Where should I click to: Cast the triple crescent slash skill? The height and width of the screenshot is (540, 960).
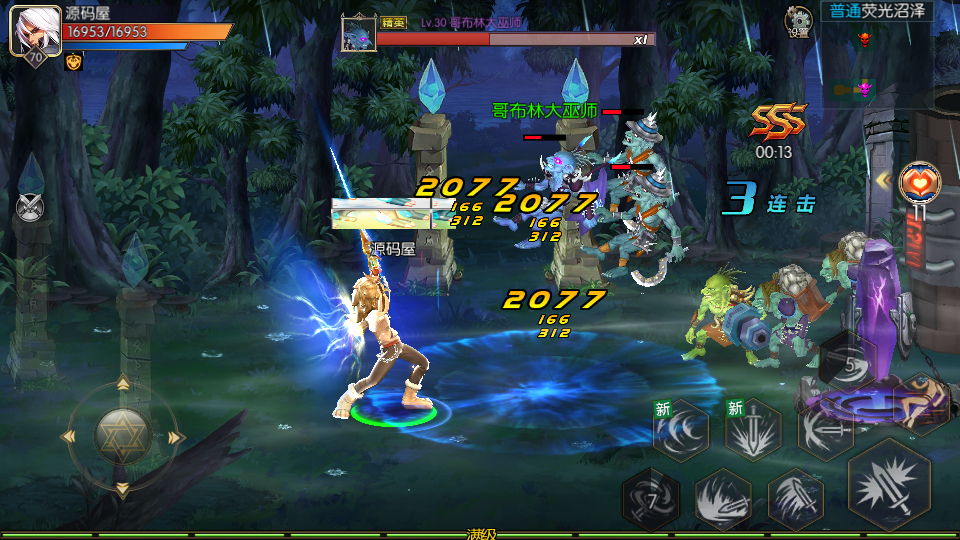[x=680, y=430]
